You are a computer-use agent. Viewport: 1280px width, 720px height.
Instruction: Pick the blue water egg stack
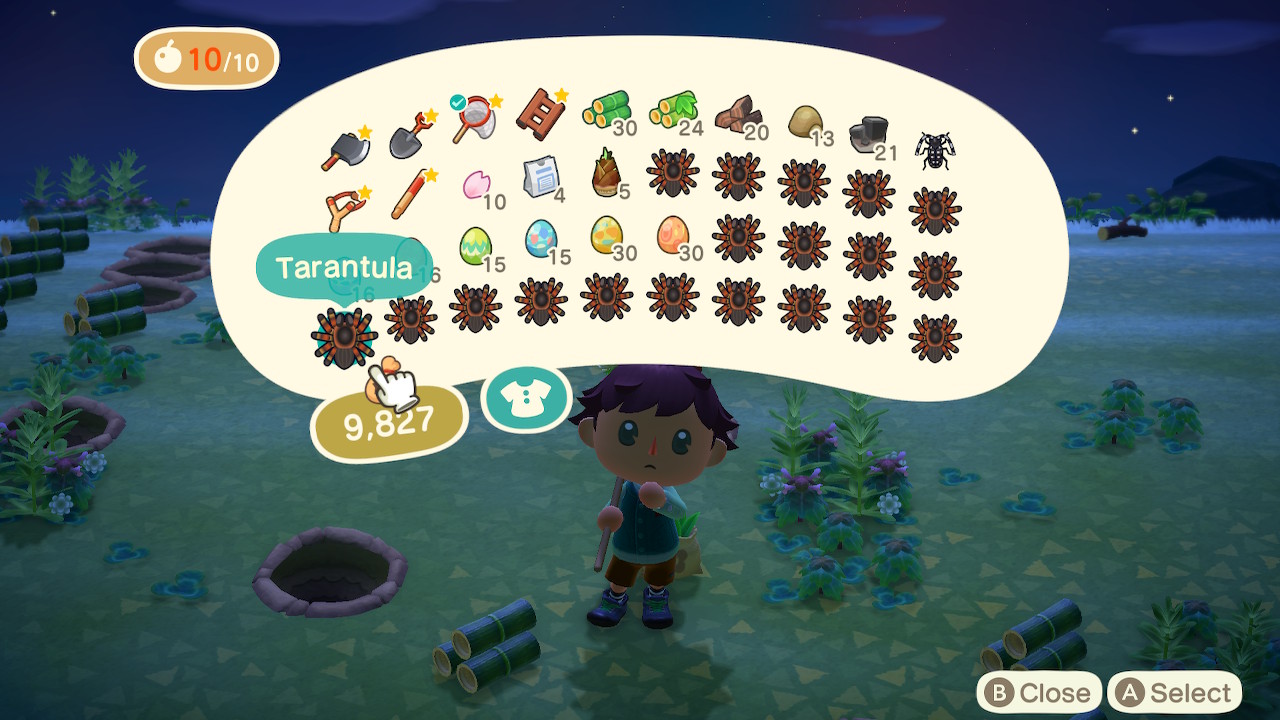541,238
